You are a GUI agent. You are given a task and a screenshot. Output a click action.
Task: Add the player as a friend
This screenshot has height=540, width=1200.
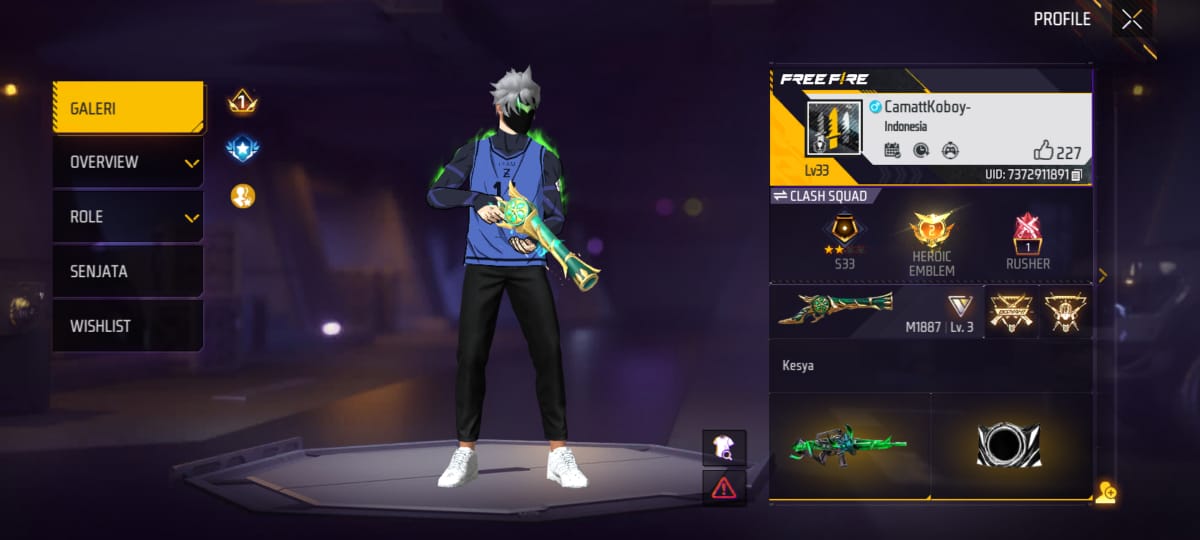pos(1105,492)
